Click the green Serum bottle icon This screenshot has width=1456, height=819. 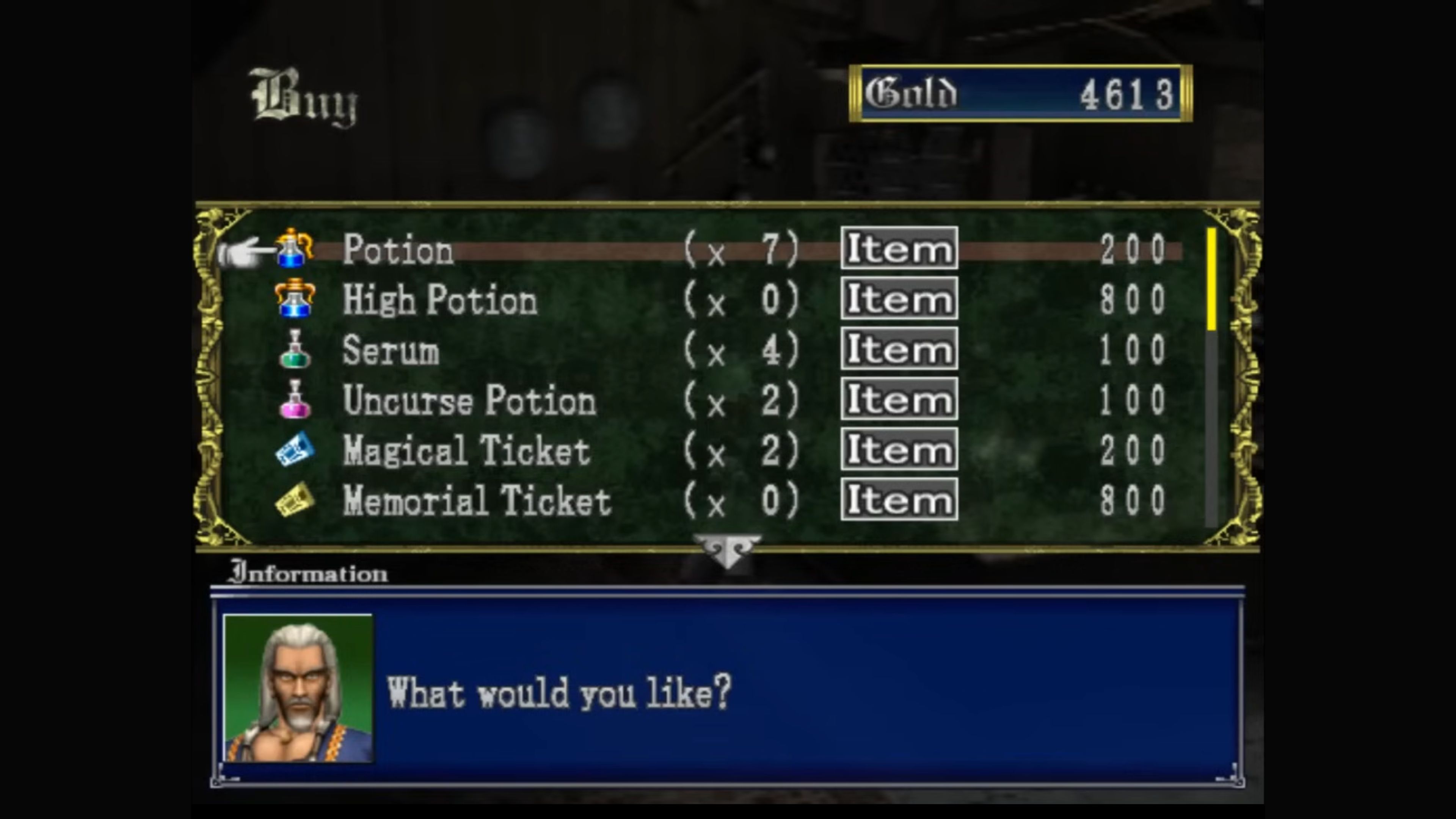295,349
